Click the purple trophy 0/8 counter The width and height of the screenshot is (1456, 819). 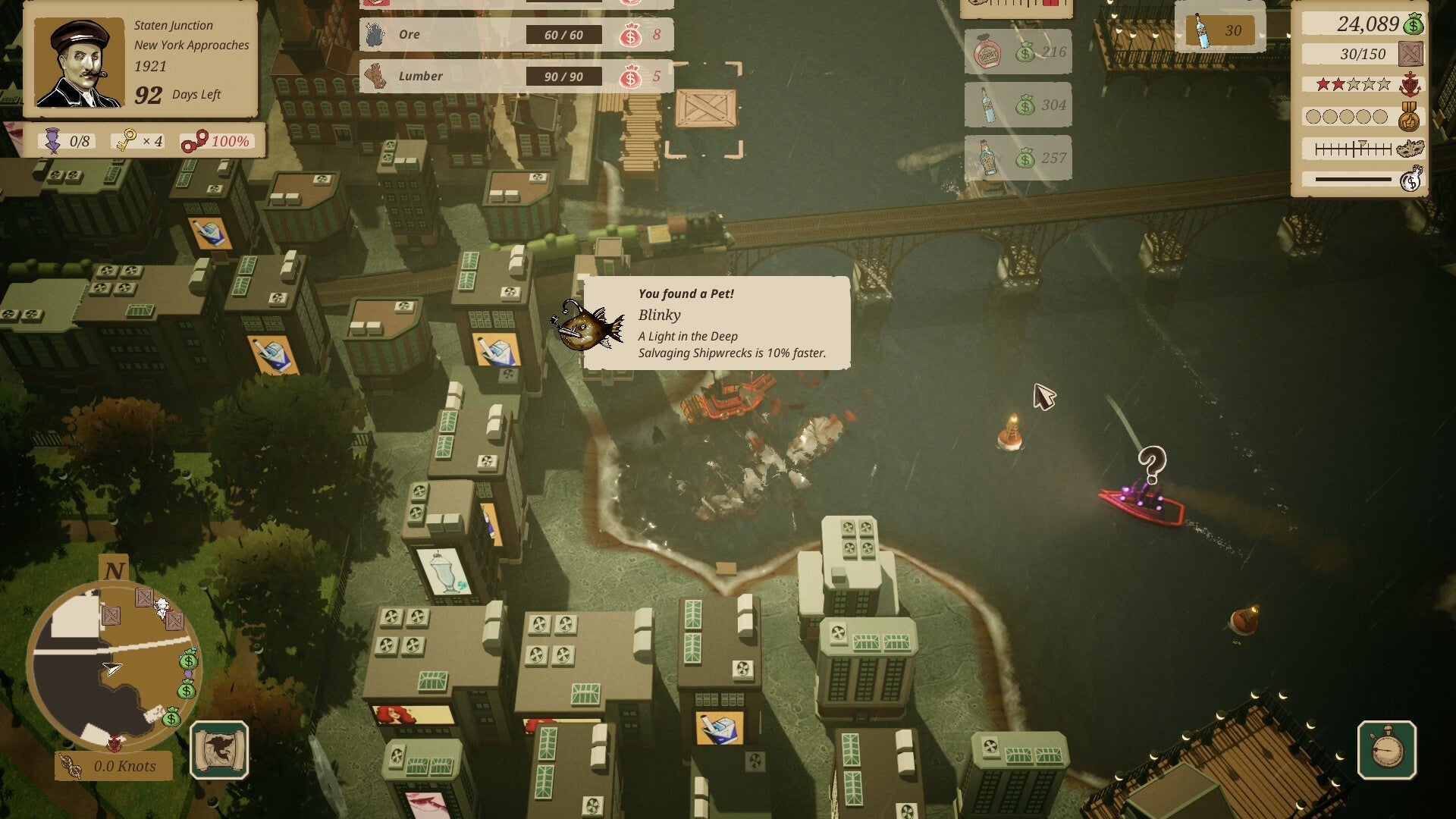pos(67,141)
